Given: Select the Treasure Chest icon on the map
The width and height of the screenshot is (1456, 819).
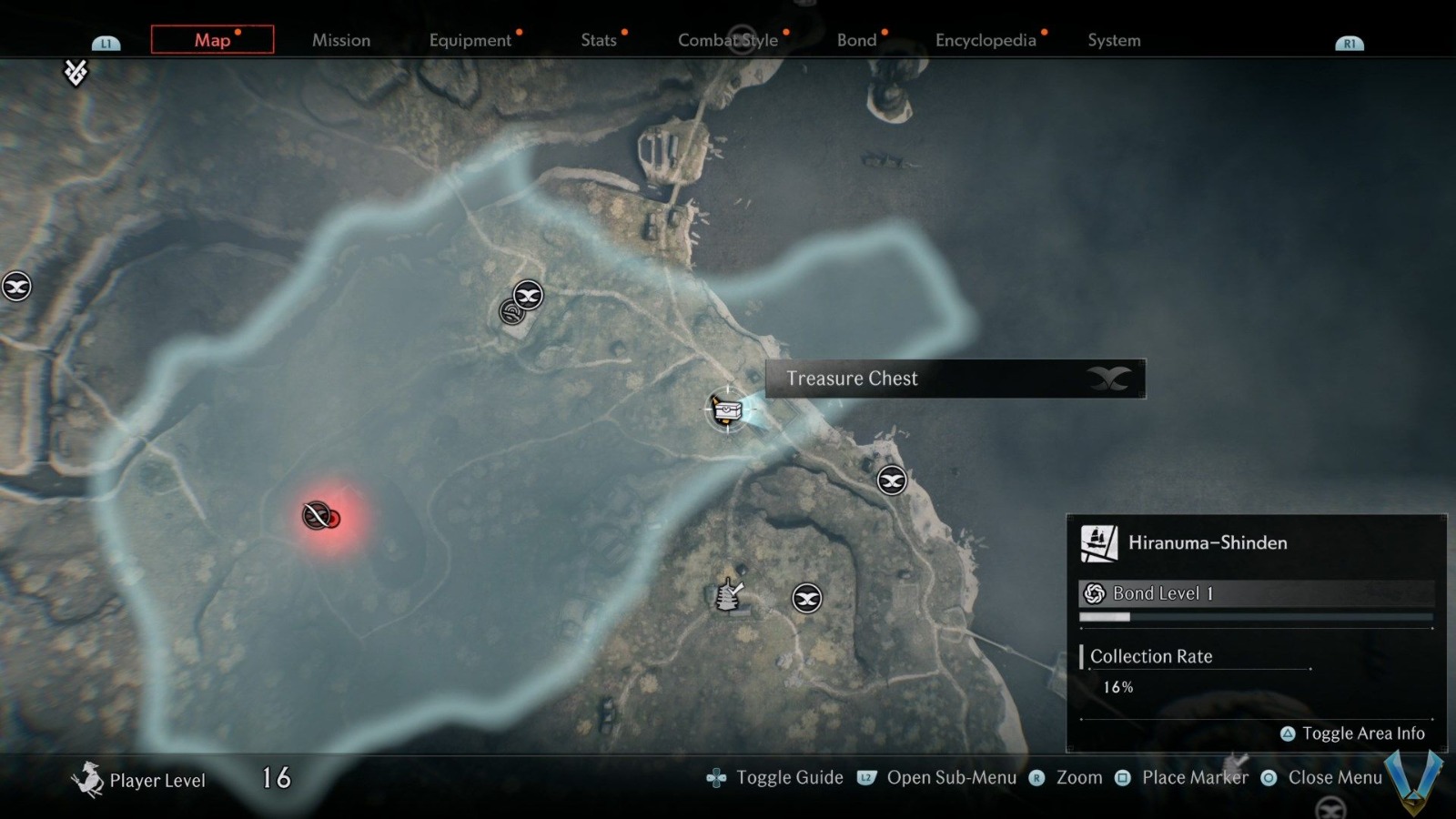Looking at the screenshot, I should pos(728,409).
